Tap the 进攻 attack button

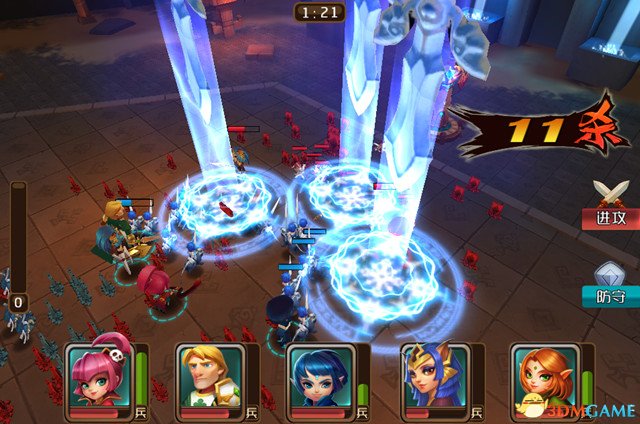(607, 206)
